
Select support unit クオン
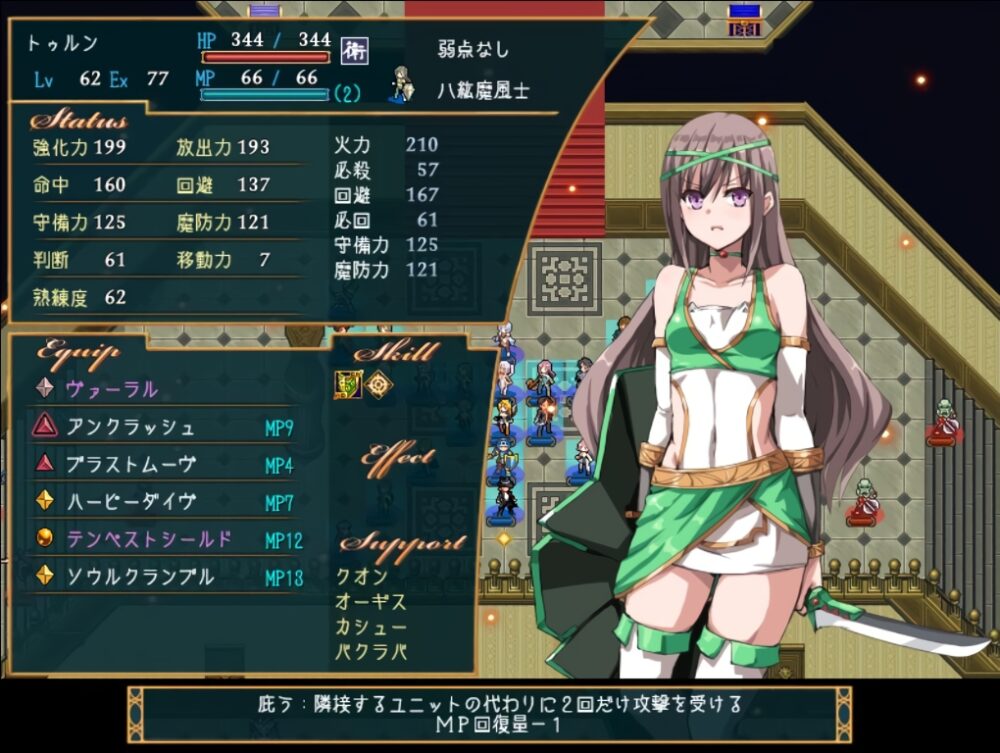pos(364,577)
